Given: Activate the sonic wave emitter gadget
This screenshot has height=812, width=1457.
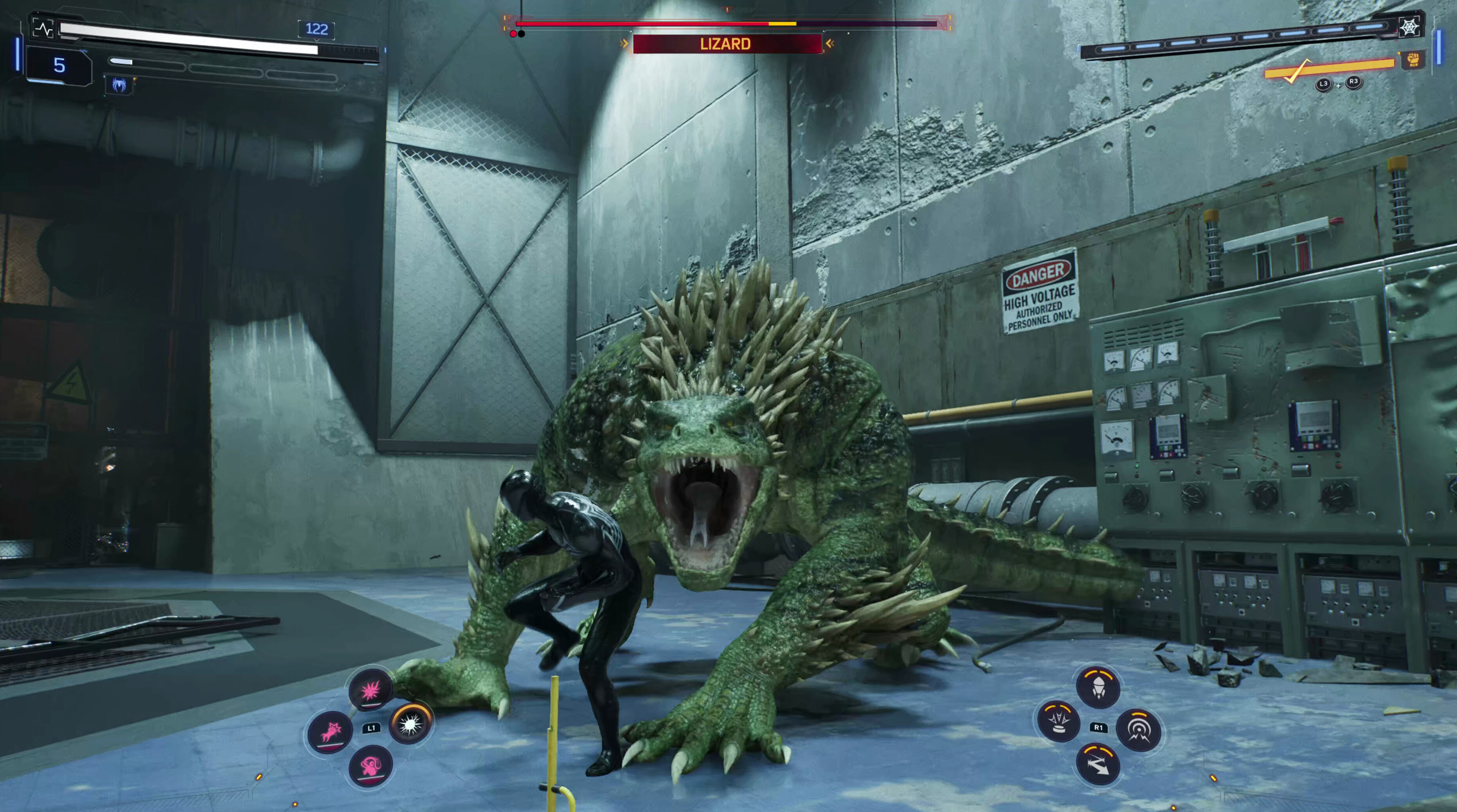Looking at the screenshot, I should click(x=1138, y=730).
